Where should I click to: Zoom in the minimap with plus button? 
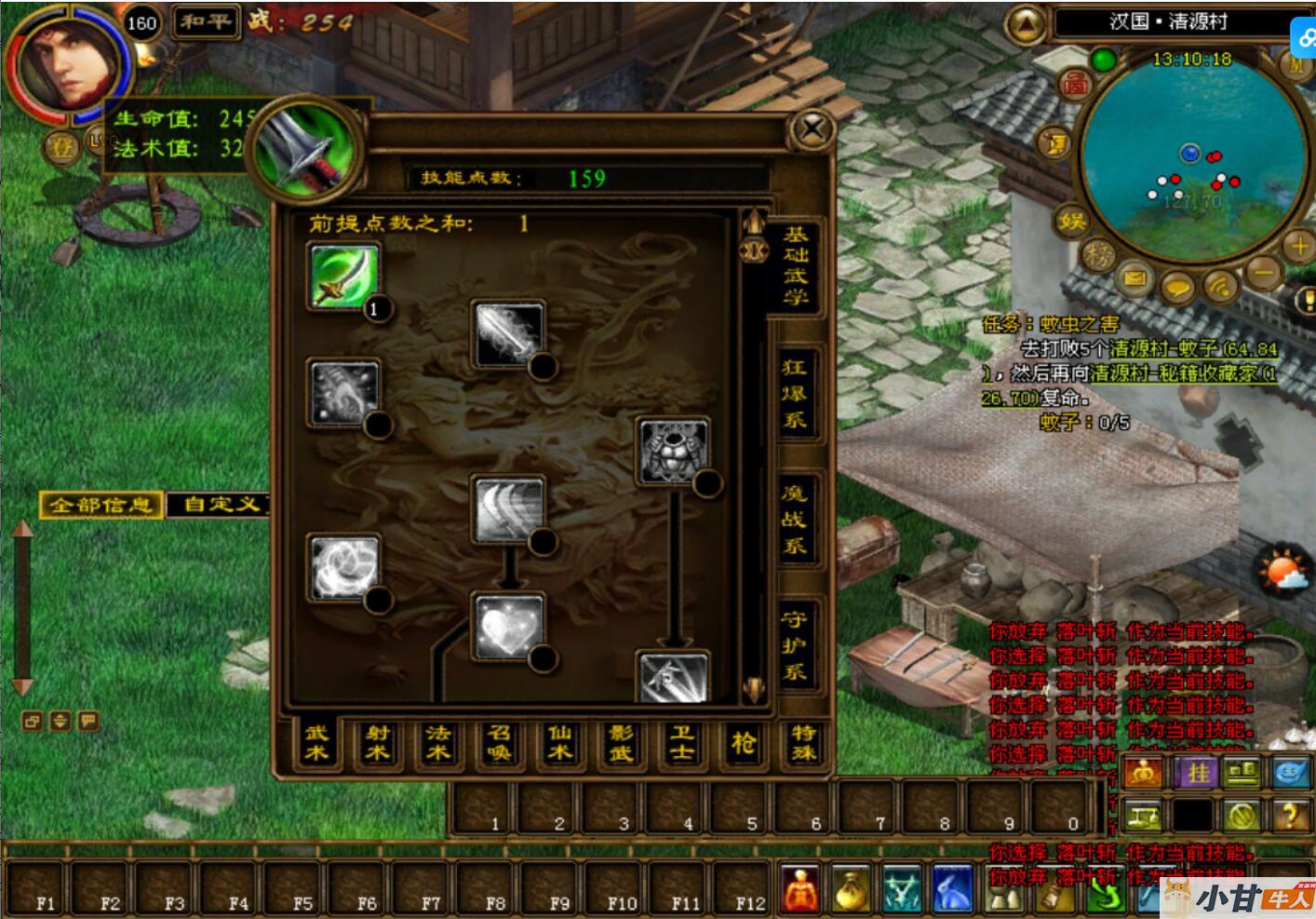click(1298, 247)
